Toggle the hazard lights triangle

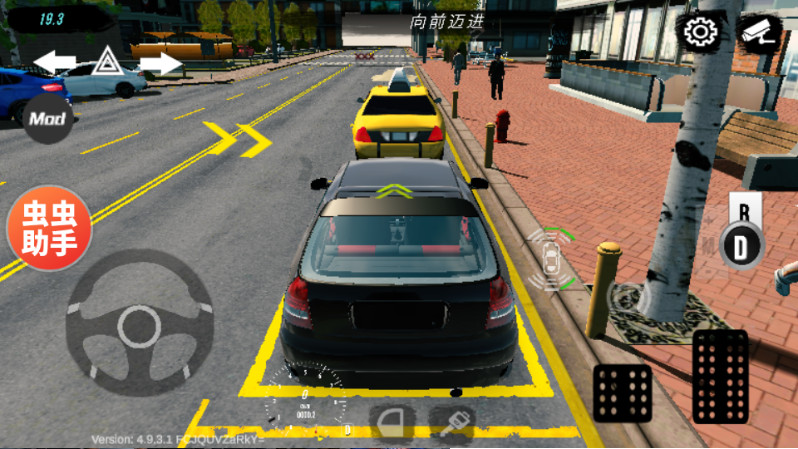pyautogui.click(x=106, y=62)
